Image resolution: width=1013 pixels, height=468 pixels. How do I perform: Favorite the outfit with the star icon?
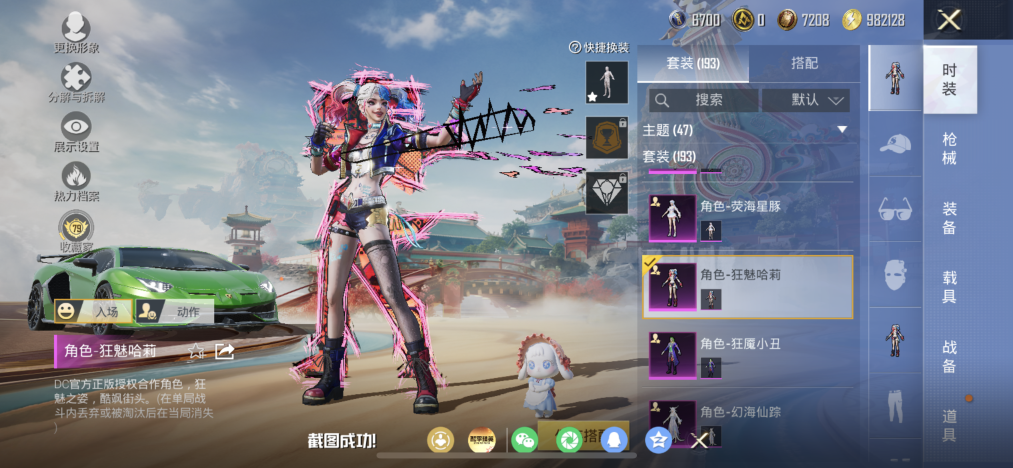point(198,351)
